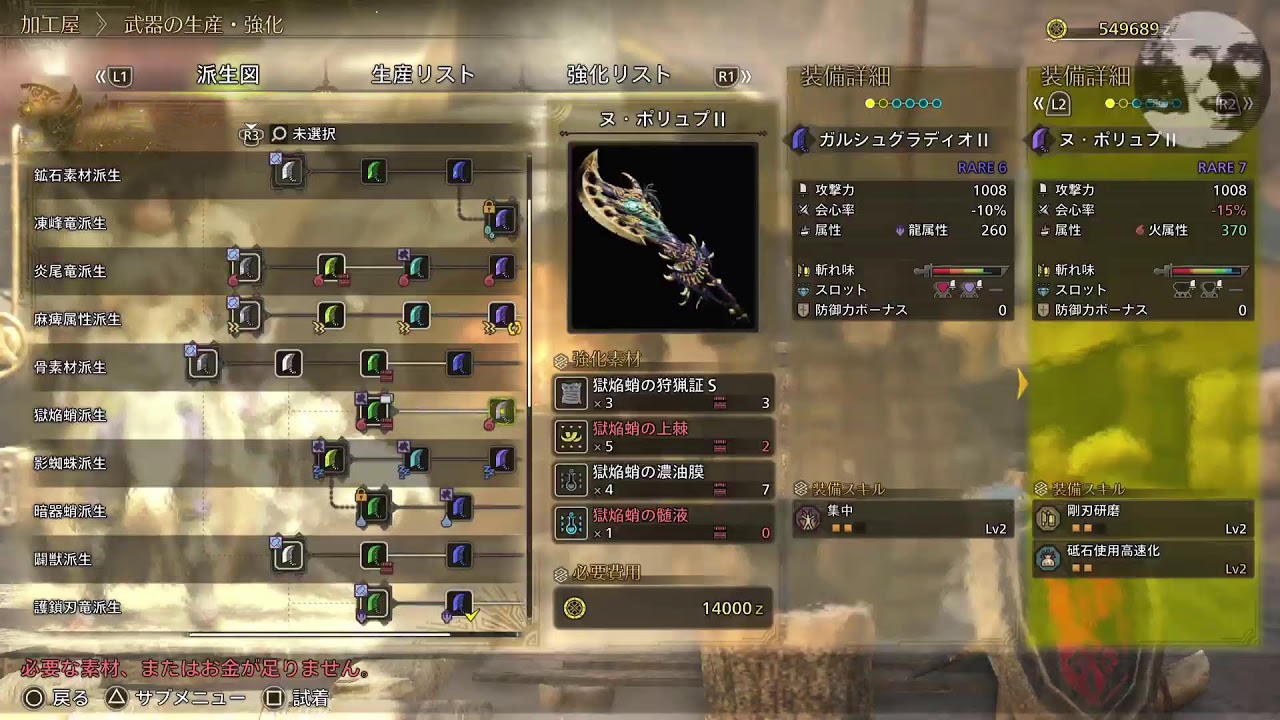1280x720 pixels.
Task: Choose the locked weapon node in 凍峰竜派生
Action: 502,219
